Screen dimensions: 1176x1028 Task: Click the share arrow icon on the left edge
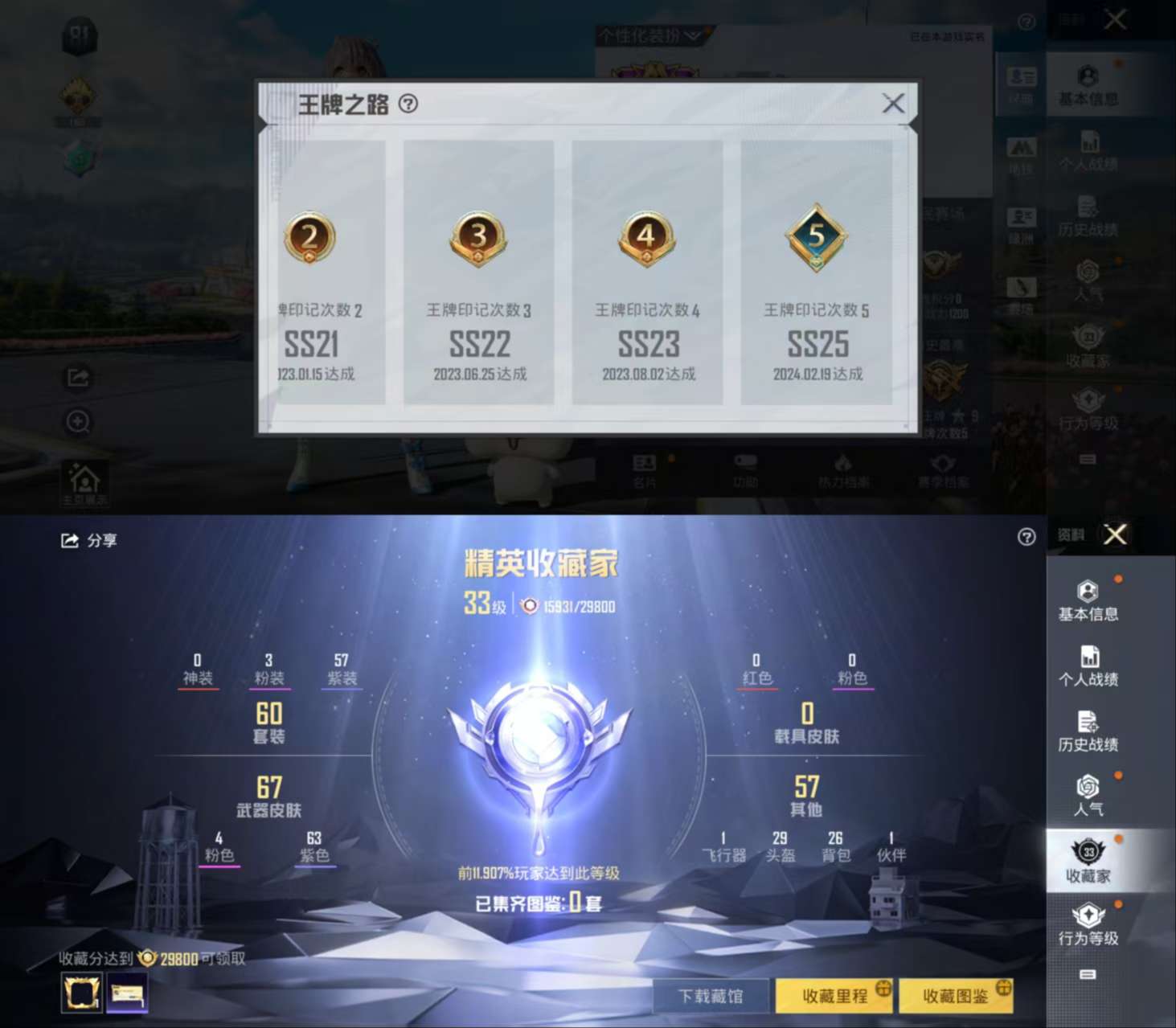coord(76,378)
